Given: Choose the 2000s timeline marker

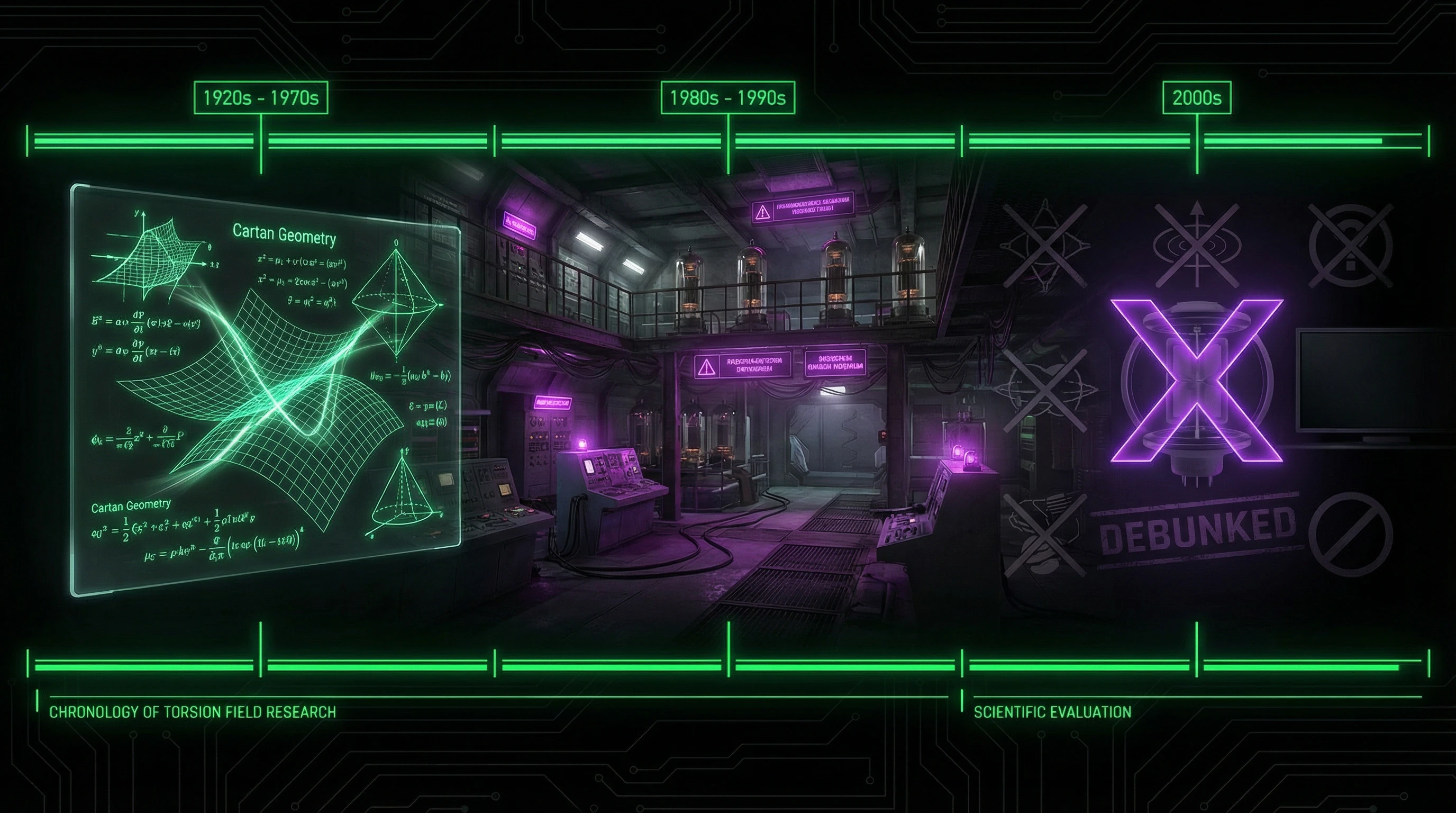Looking at the screenshot, I should click(1197, 98).
